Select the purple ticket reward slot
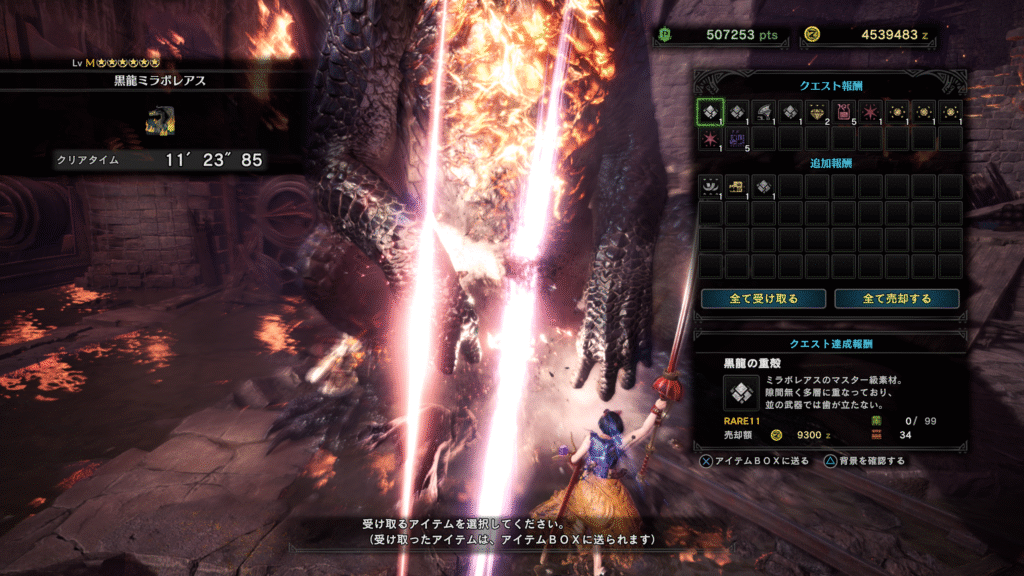This screenshot has width=1024, height=576. pos(737,138)
